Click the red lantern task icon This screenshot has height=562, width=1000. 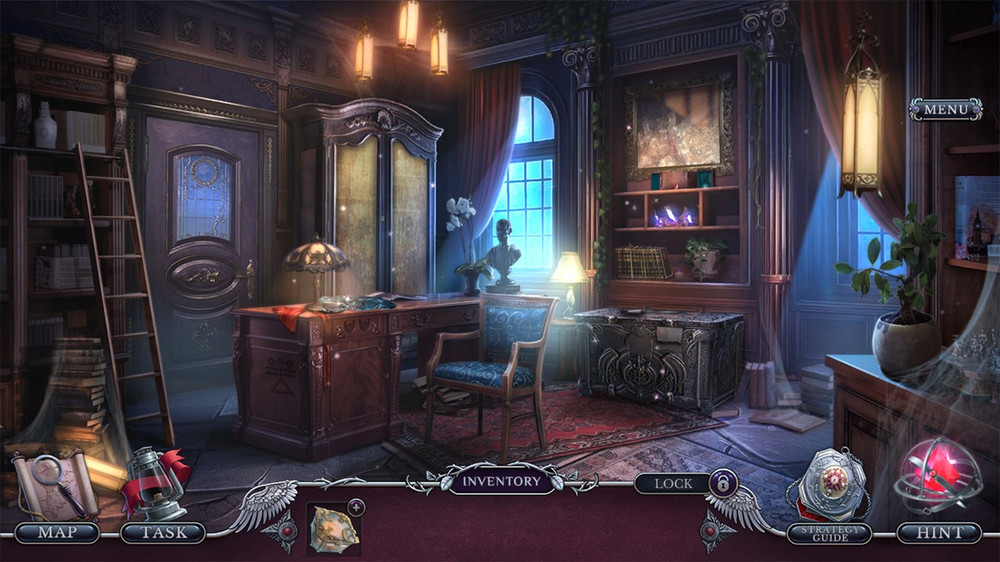pyautogui.click(x=156, y=483)
